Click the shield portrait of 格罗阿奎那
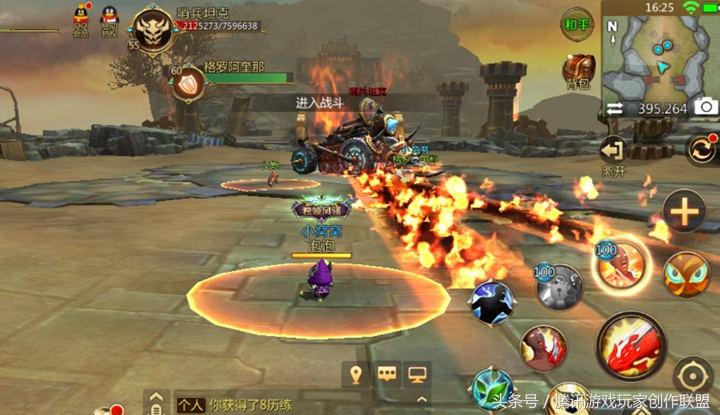 point(187,85)
